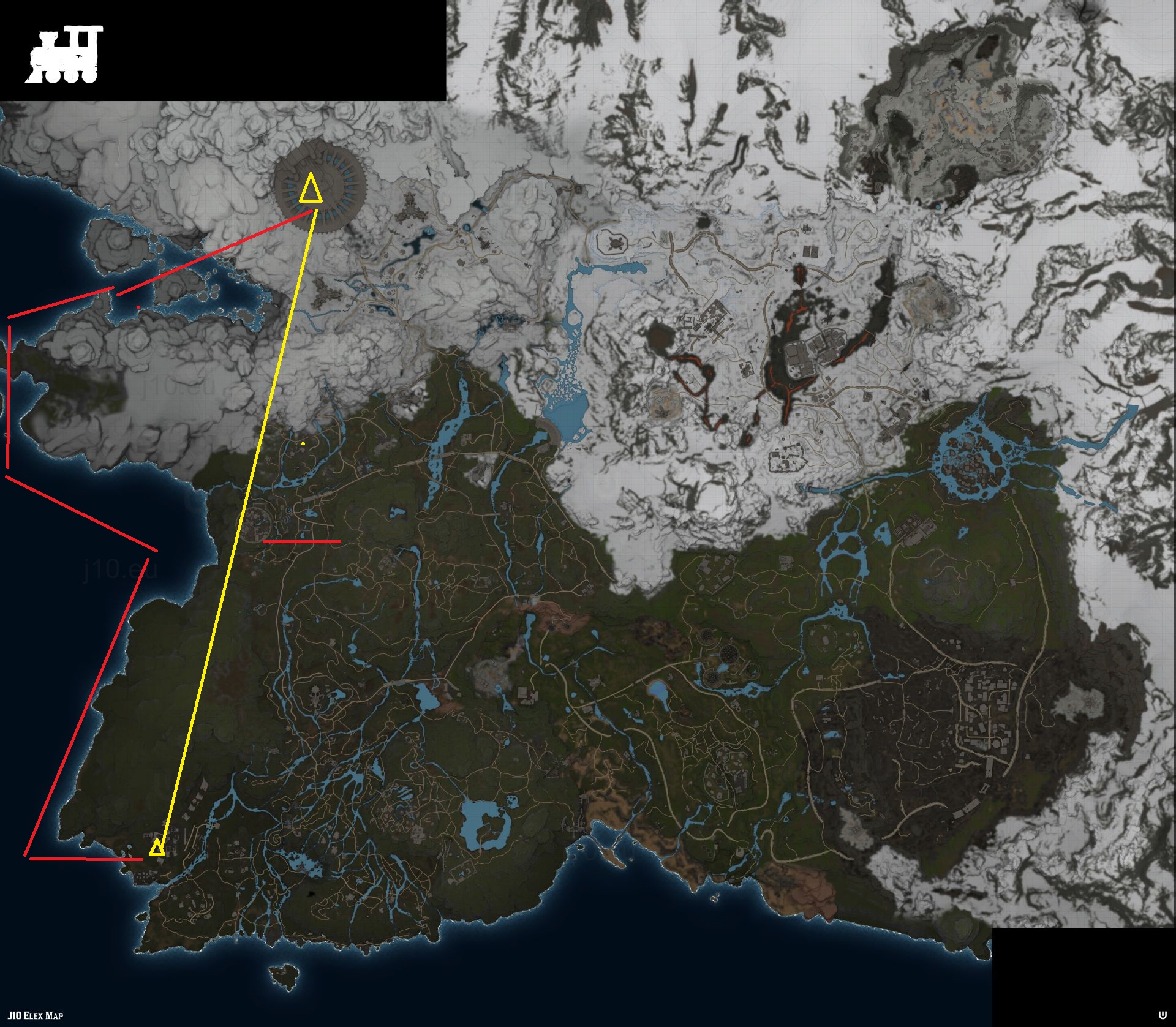Click the white train locomotive icon

click(64, 55)
